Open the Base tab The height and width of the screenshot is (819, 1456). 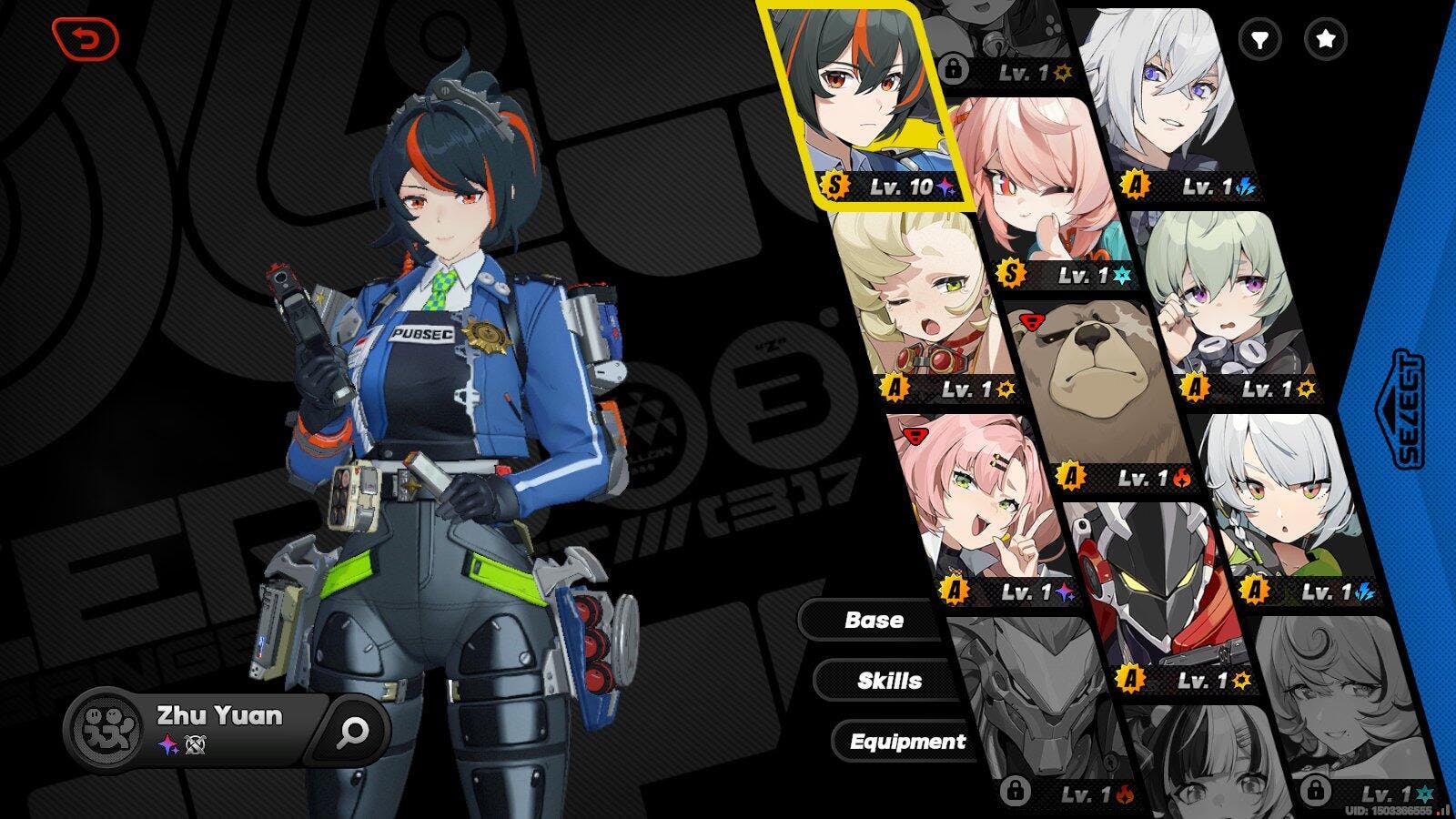tap(873, 621)
